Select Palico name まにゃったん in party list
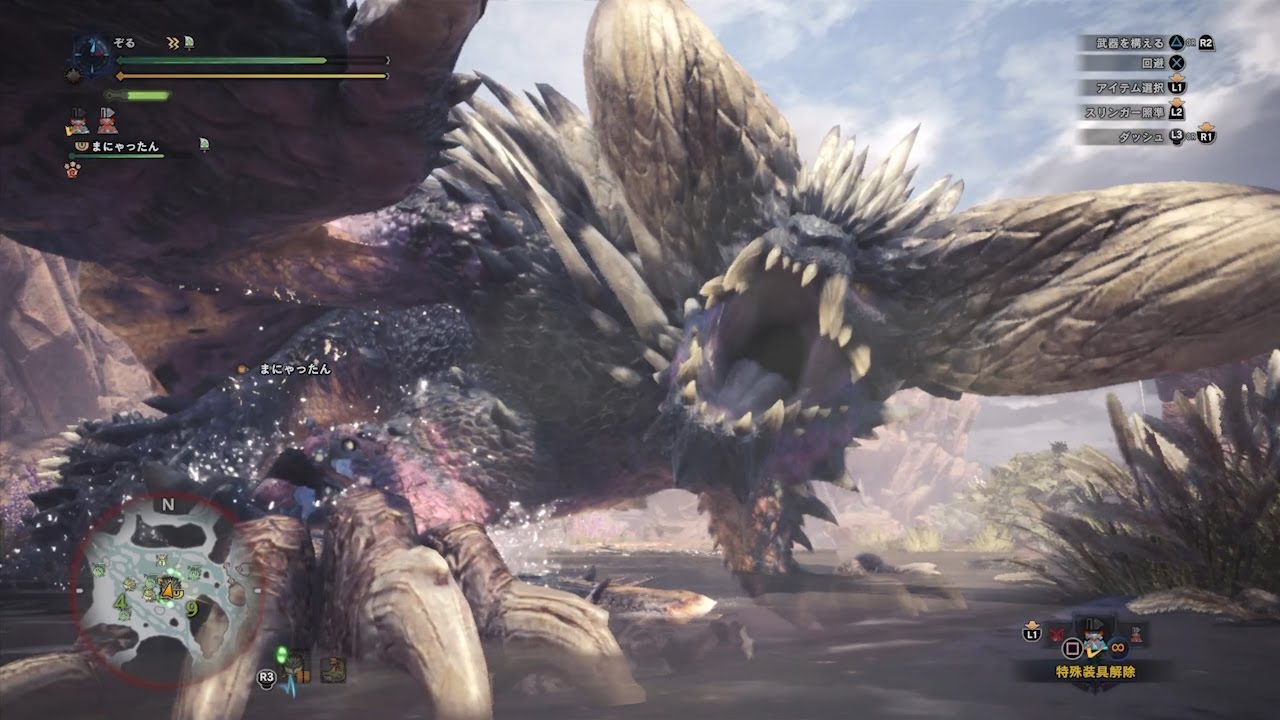 (125, 146)
